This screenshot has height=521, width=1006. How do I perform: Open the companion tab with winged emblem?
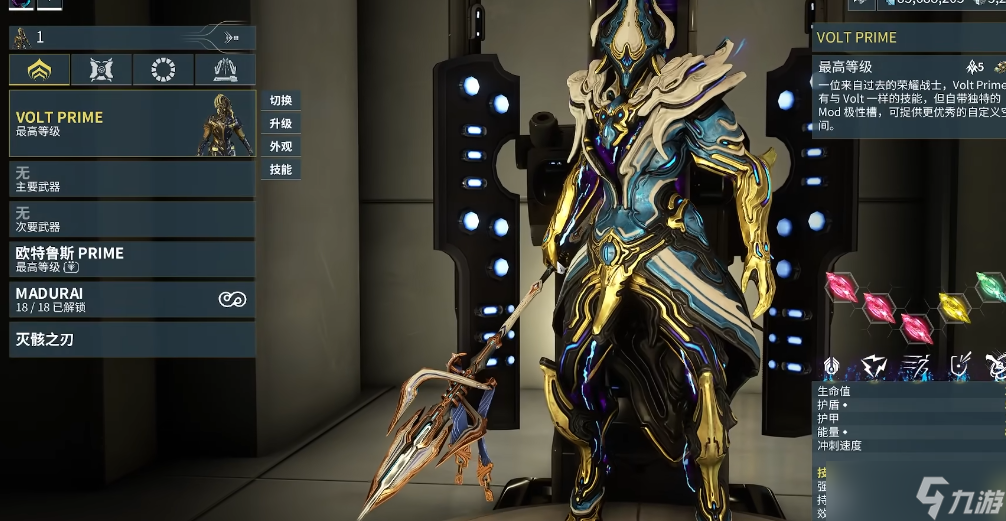101,69
